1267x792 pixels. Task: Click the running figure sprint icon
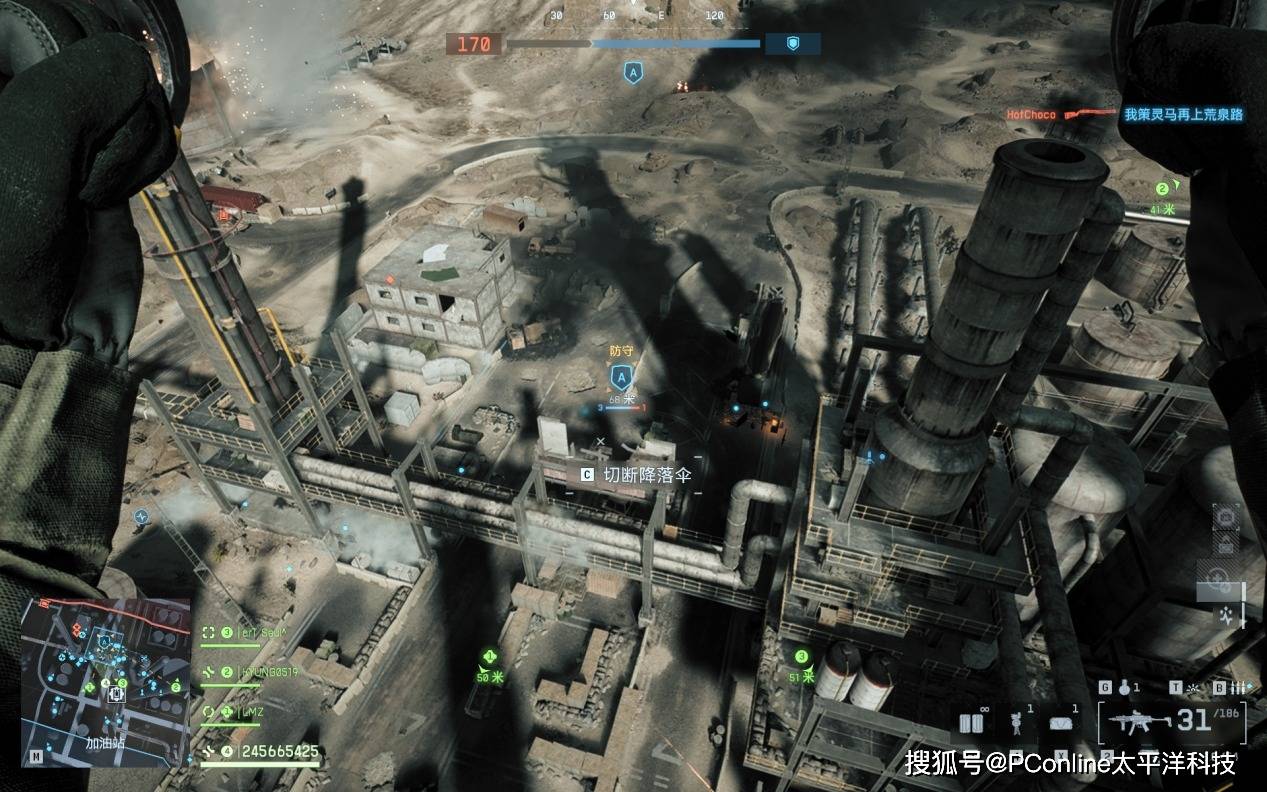(1226, 618)
